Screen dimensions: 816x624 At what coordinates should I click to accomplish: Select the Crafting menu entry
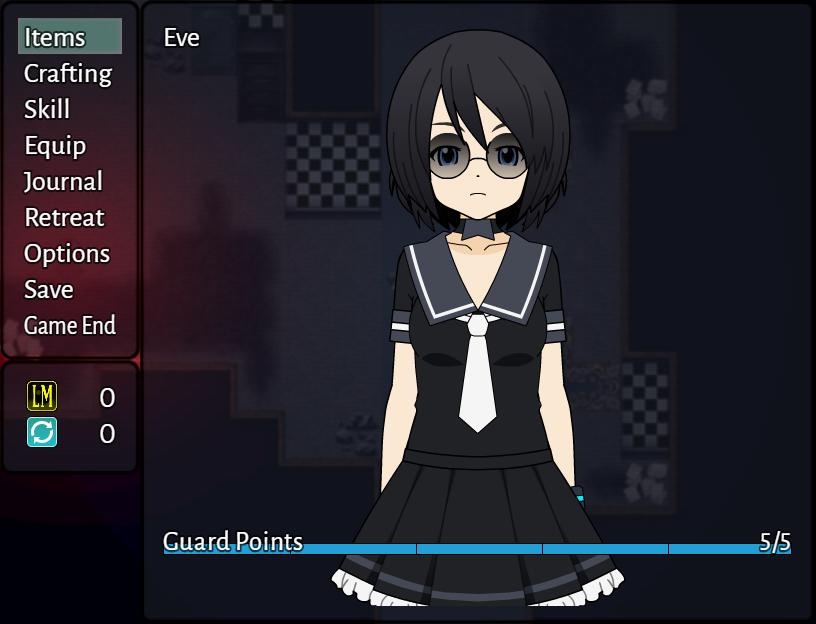pyautogui.click(x=68, y=74)
